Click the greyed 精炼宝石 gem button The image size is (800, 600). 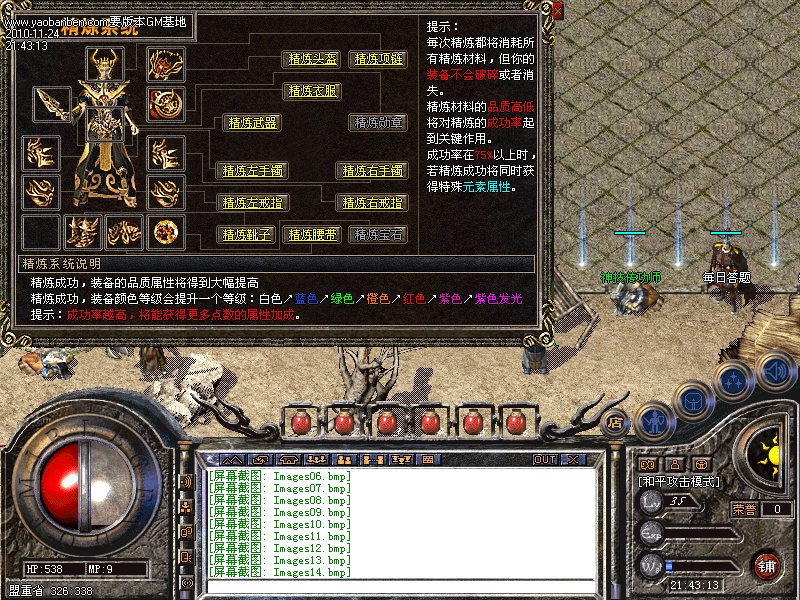[x=377, y=235]
